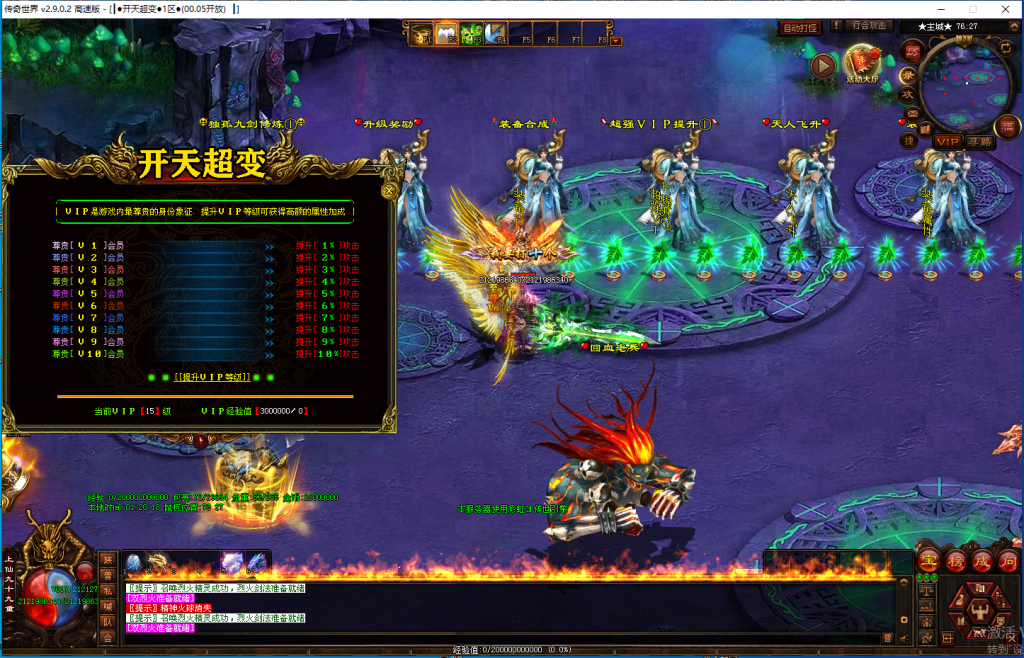Image resolution: width=1024 pixels, height=658 pixels.
Task: Close the 开天超变 VIP panel
Action: point(390,188)
